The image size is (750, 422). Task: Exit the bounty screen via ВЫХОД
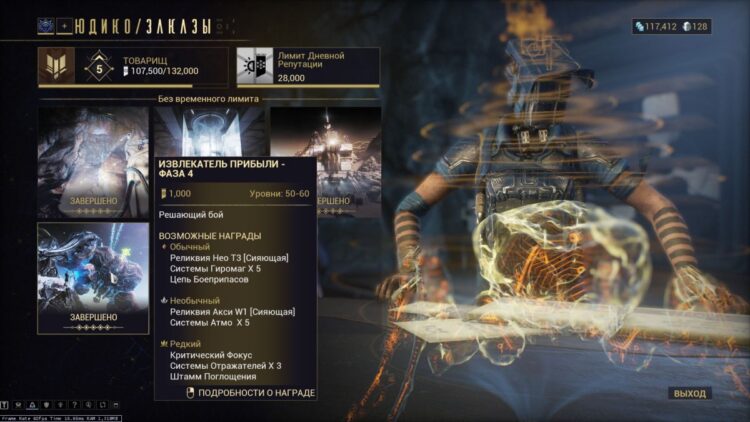tap(690, 393)
